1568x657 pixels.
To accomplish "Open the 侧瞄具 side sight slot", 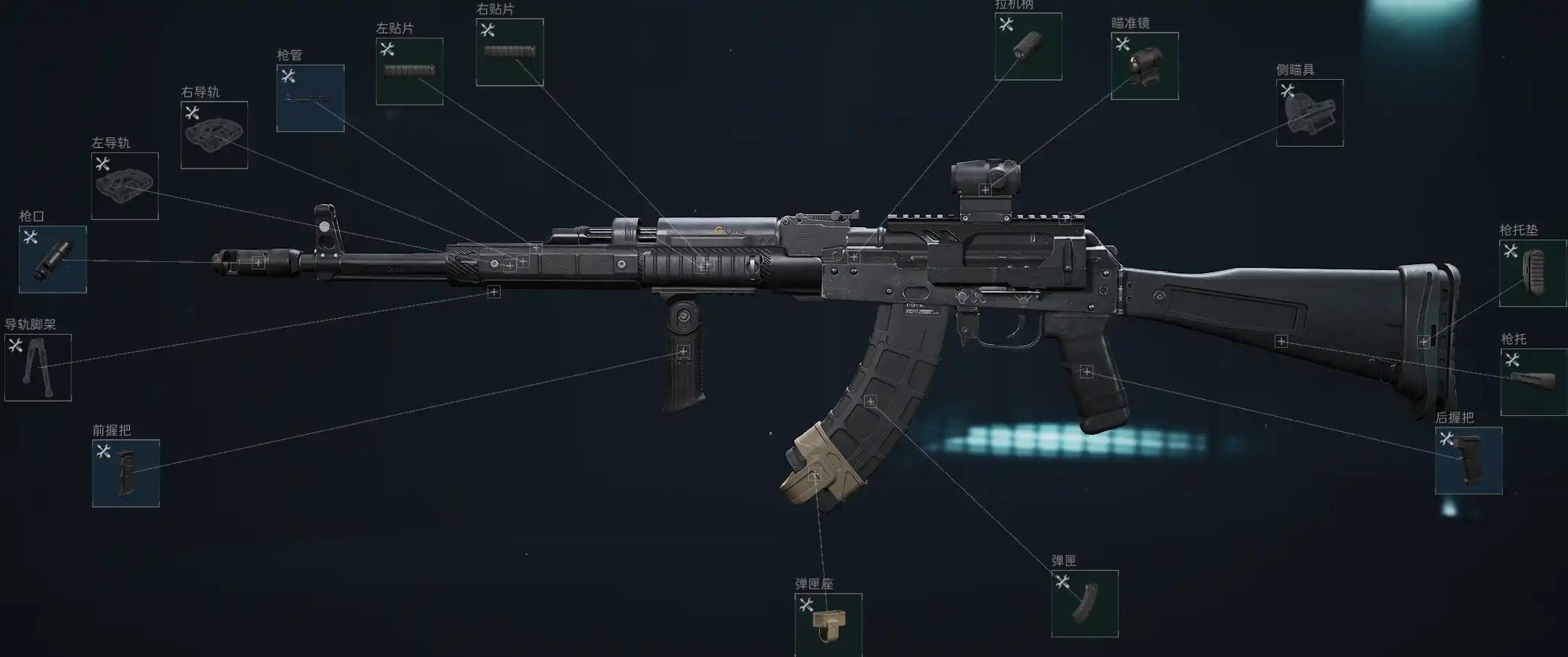I will (x=1310, y=113).
